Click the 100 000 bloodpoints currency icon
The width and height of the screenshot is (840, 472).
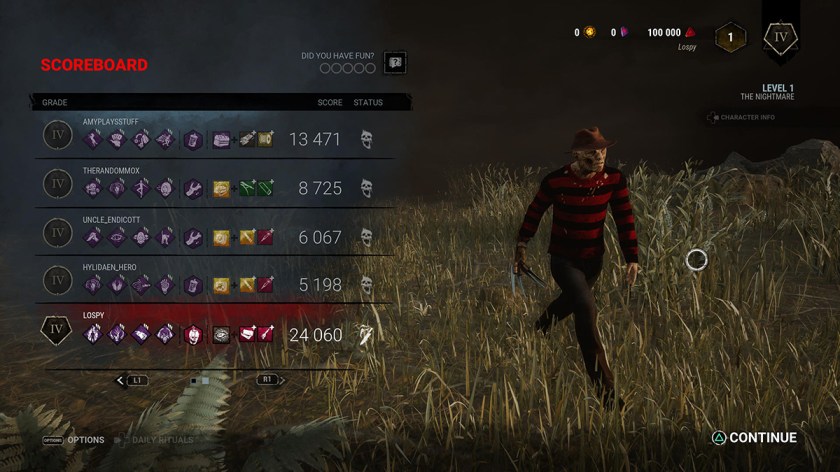pyautogui.click(x=690, y=33)
